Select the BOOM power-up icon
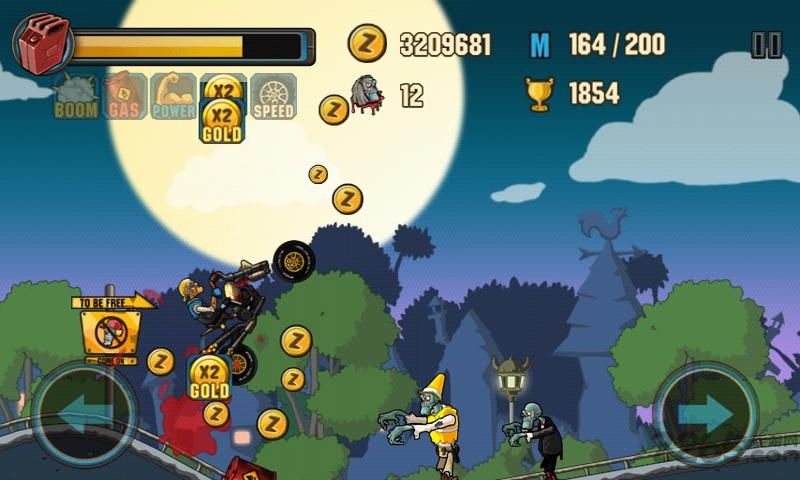Image resolution: width=800 pixels, height=480 pixels. 76,97
